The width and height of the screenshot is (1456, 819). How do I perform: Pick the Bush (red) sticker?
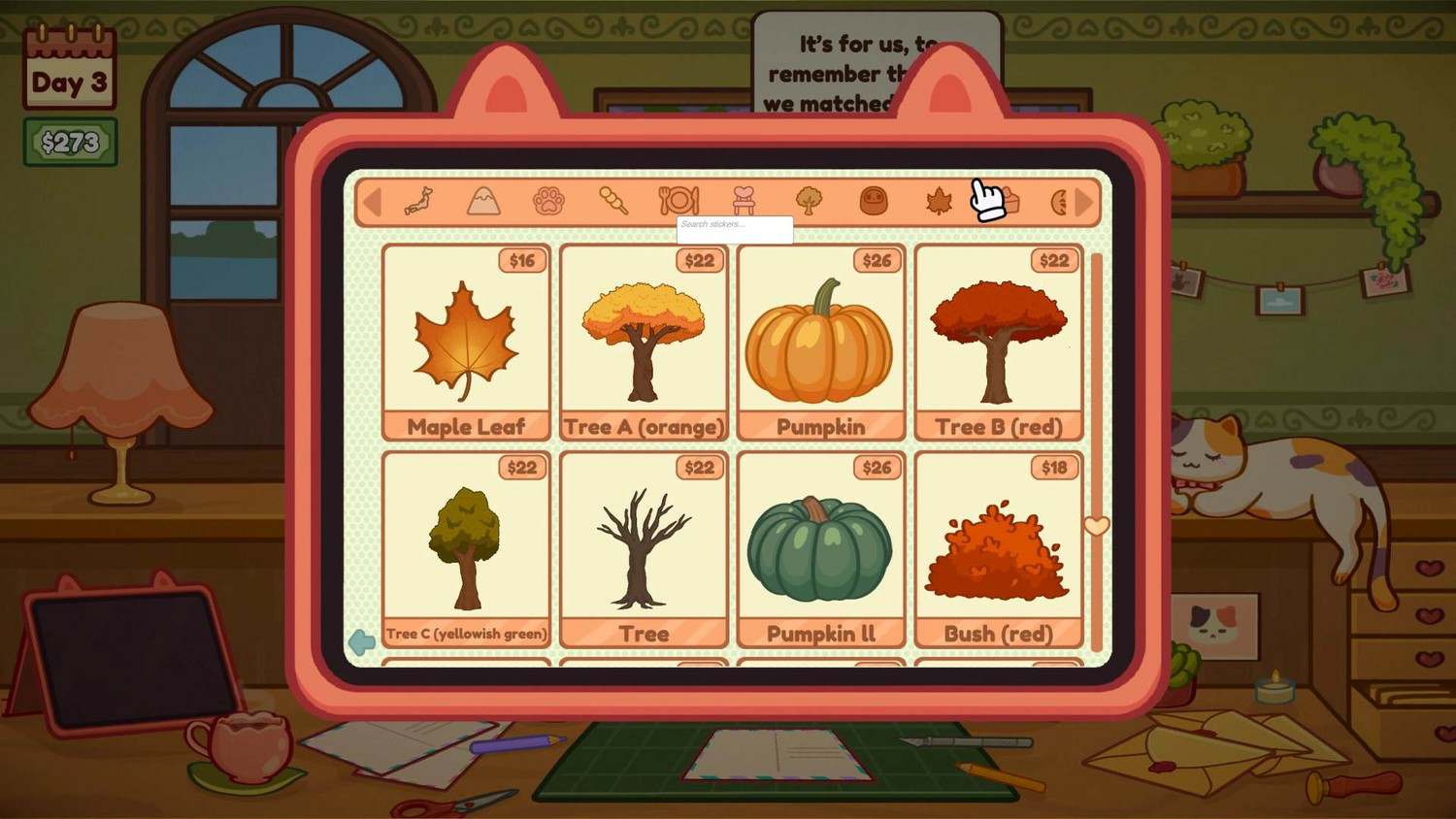click(998, 548)
